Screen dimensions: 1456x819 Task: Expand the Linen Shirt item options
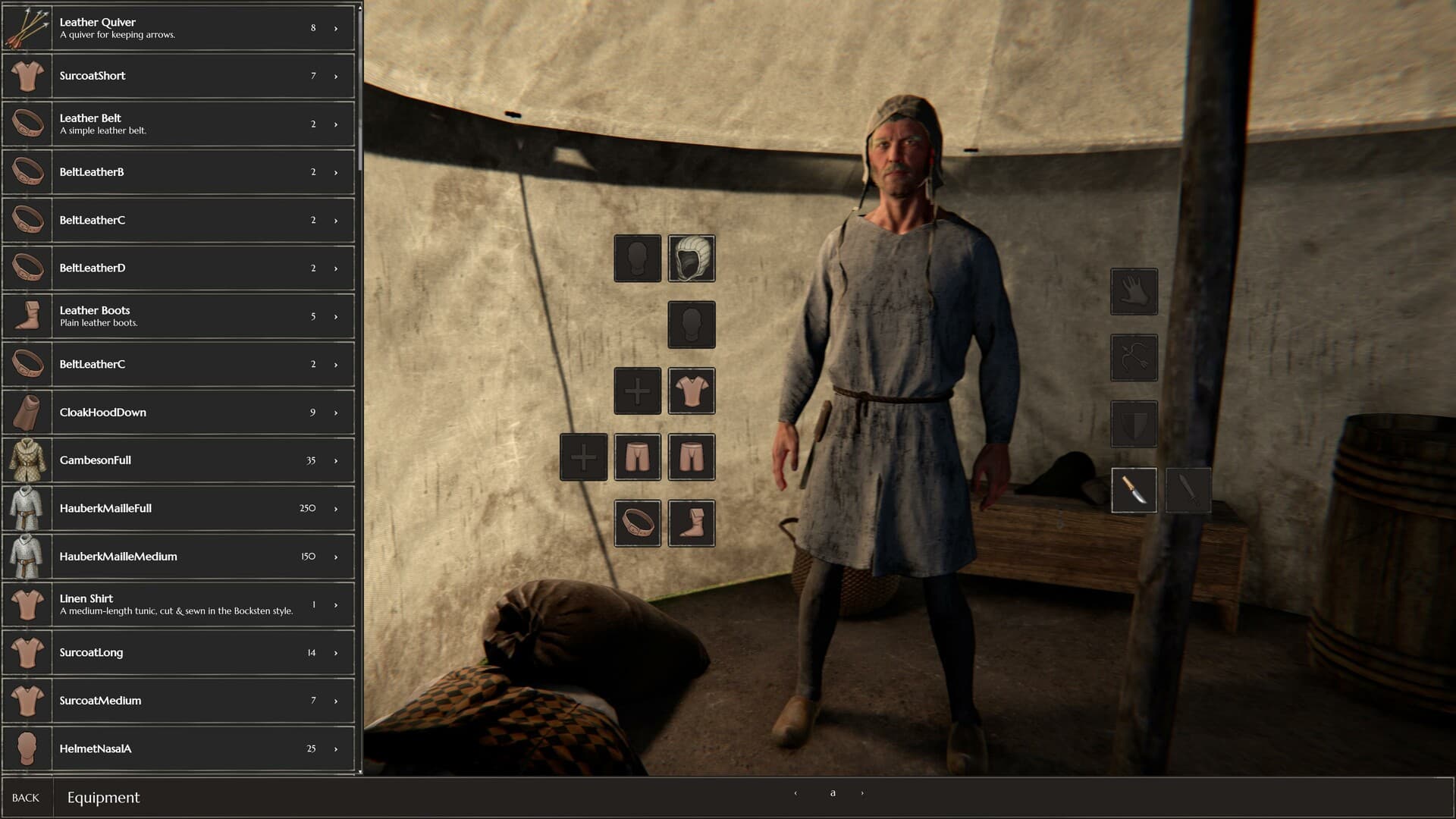(334, 604)
